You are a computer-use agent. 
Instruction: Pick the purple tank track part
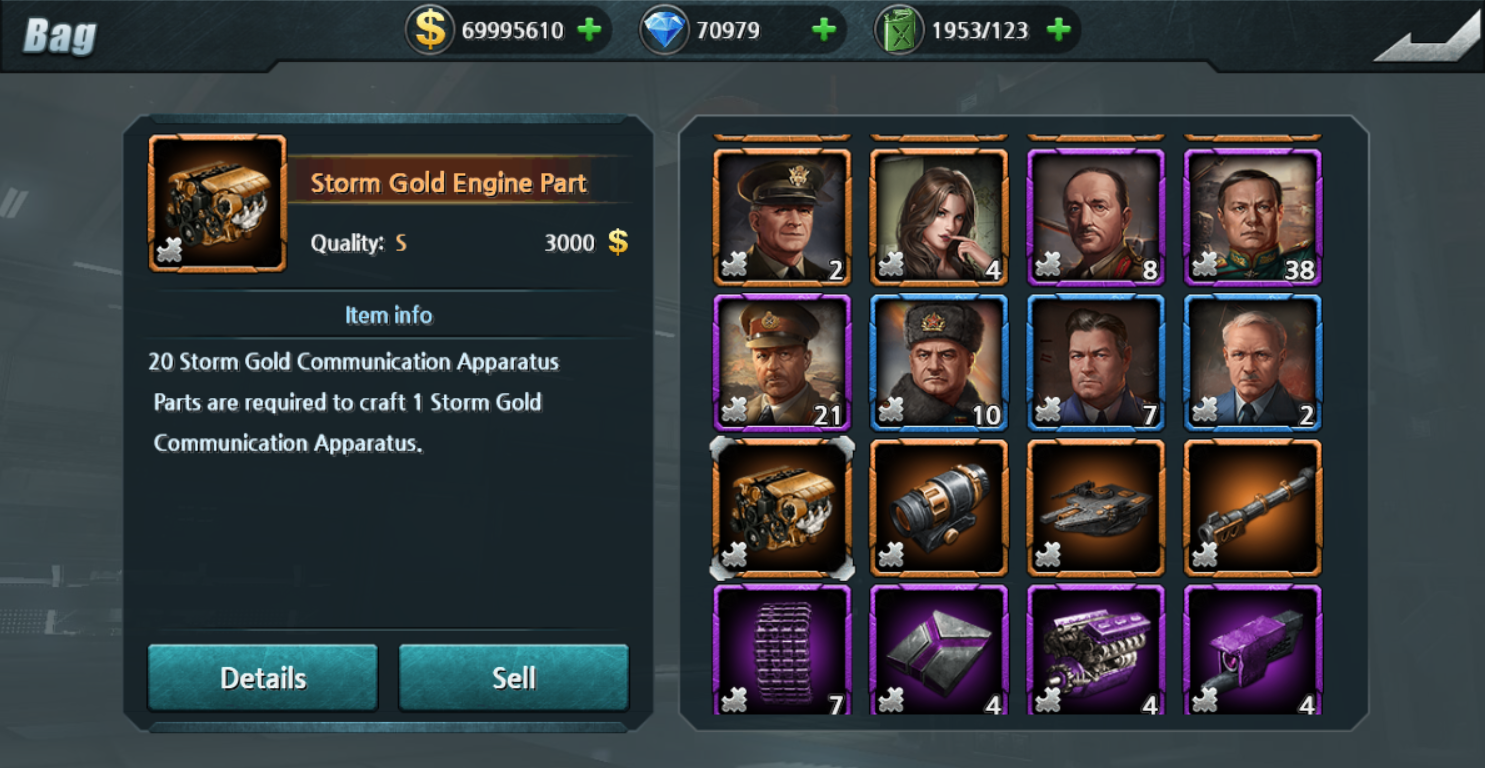(782, 650)
